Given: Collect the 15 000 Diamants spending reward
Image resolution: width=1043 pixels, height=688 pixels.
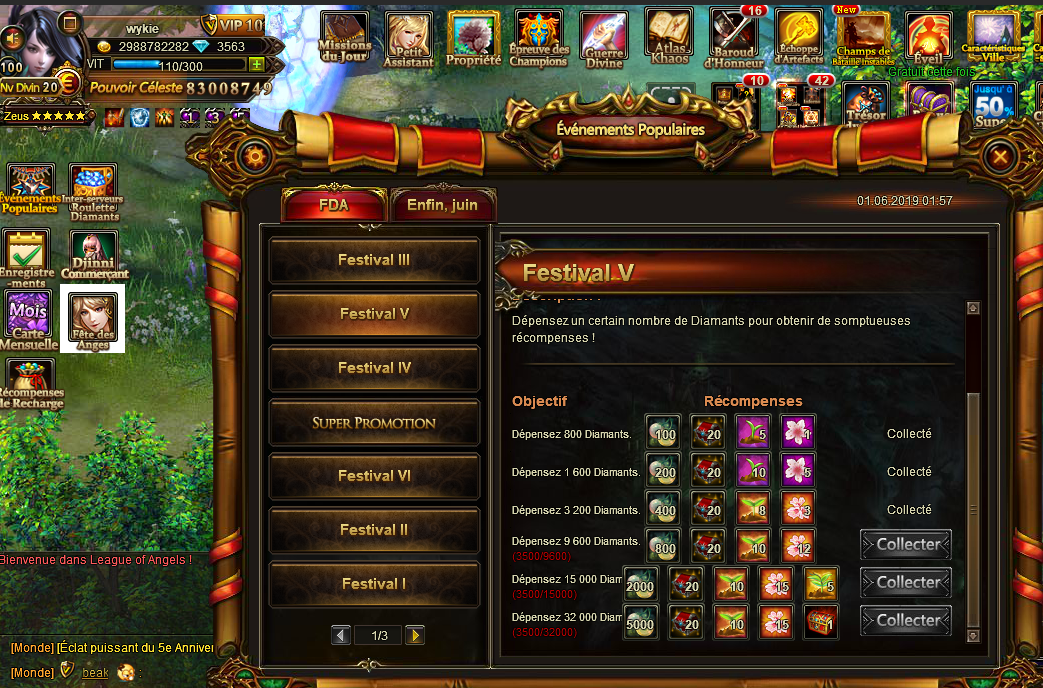Looking at the screenshot, I should pos(906,583).
